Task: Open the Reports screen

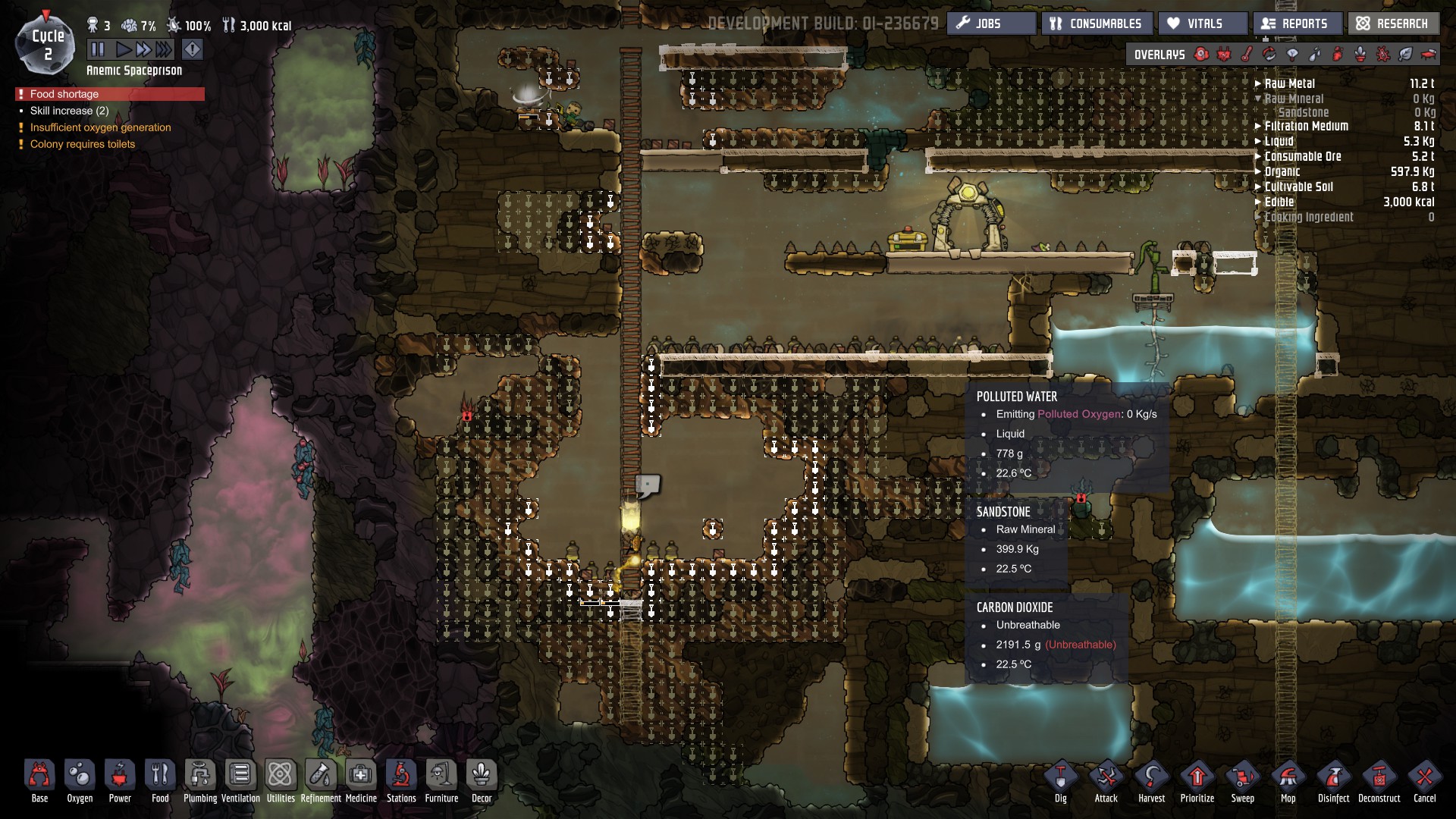Action: click(x=1297, y=24)
